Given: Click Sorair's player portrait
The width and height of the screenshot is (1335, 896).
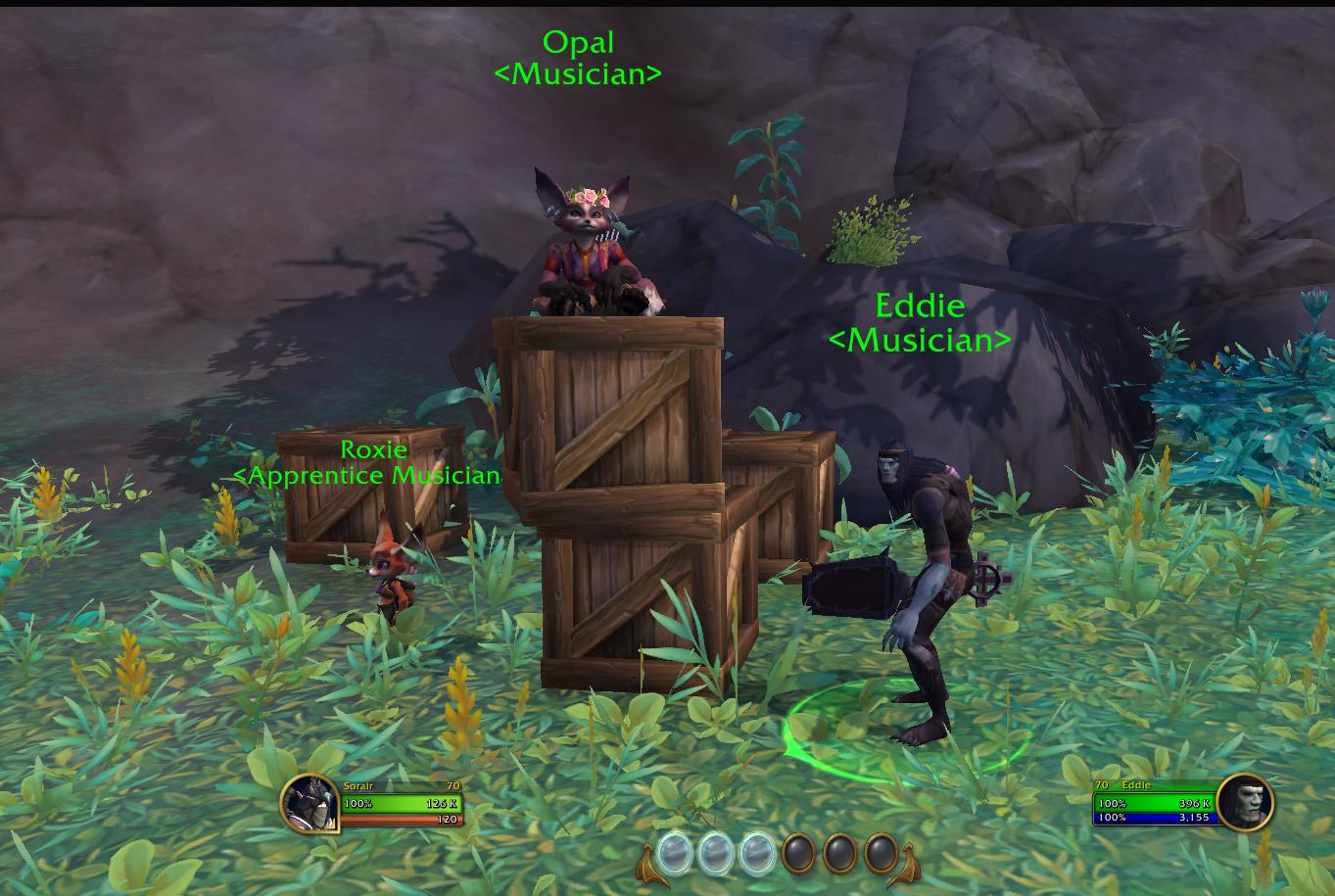Looking at the screenshot, I should tap(310, 804).
